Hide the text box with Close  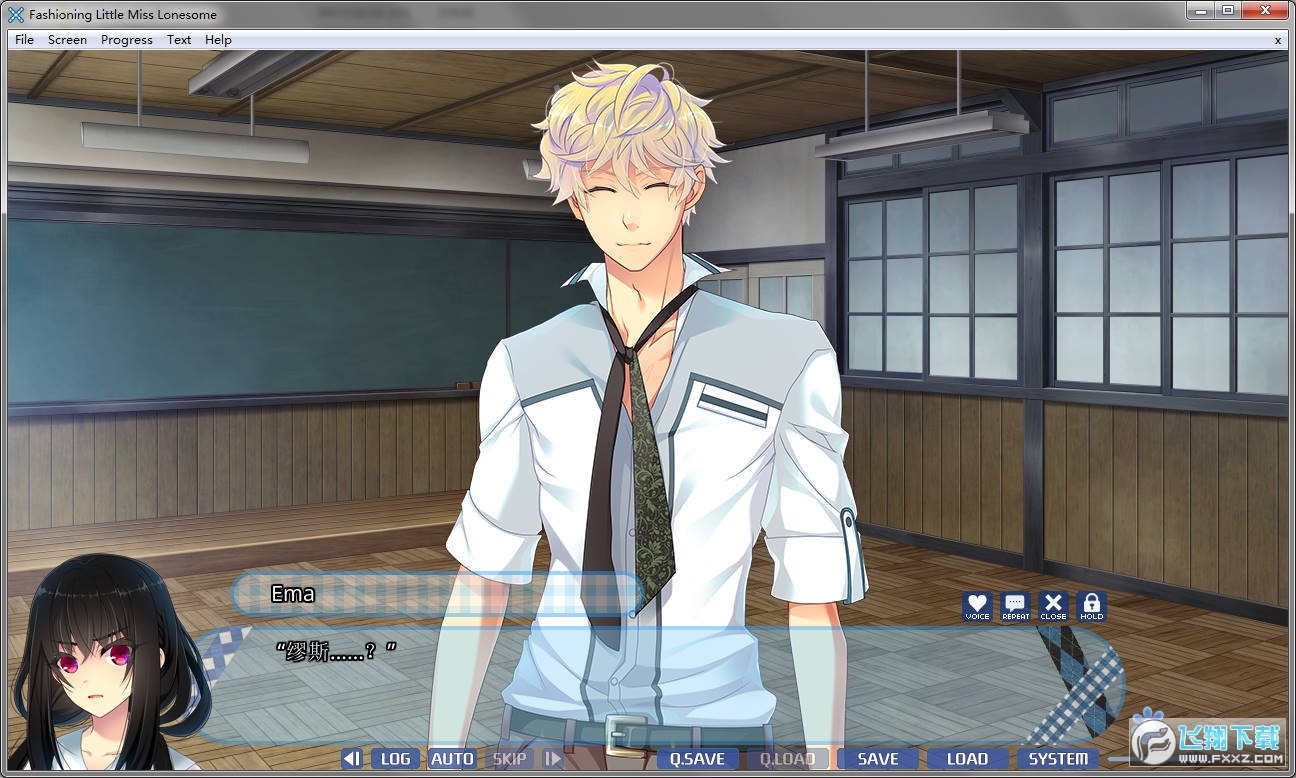pyautogui.click(x=1053, y=605)
